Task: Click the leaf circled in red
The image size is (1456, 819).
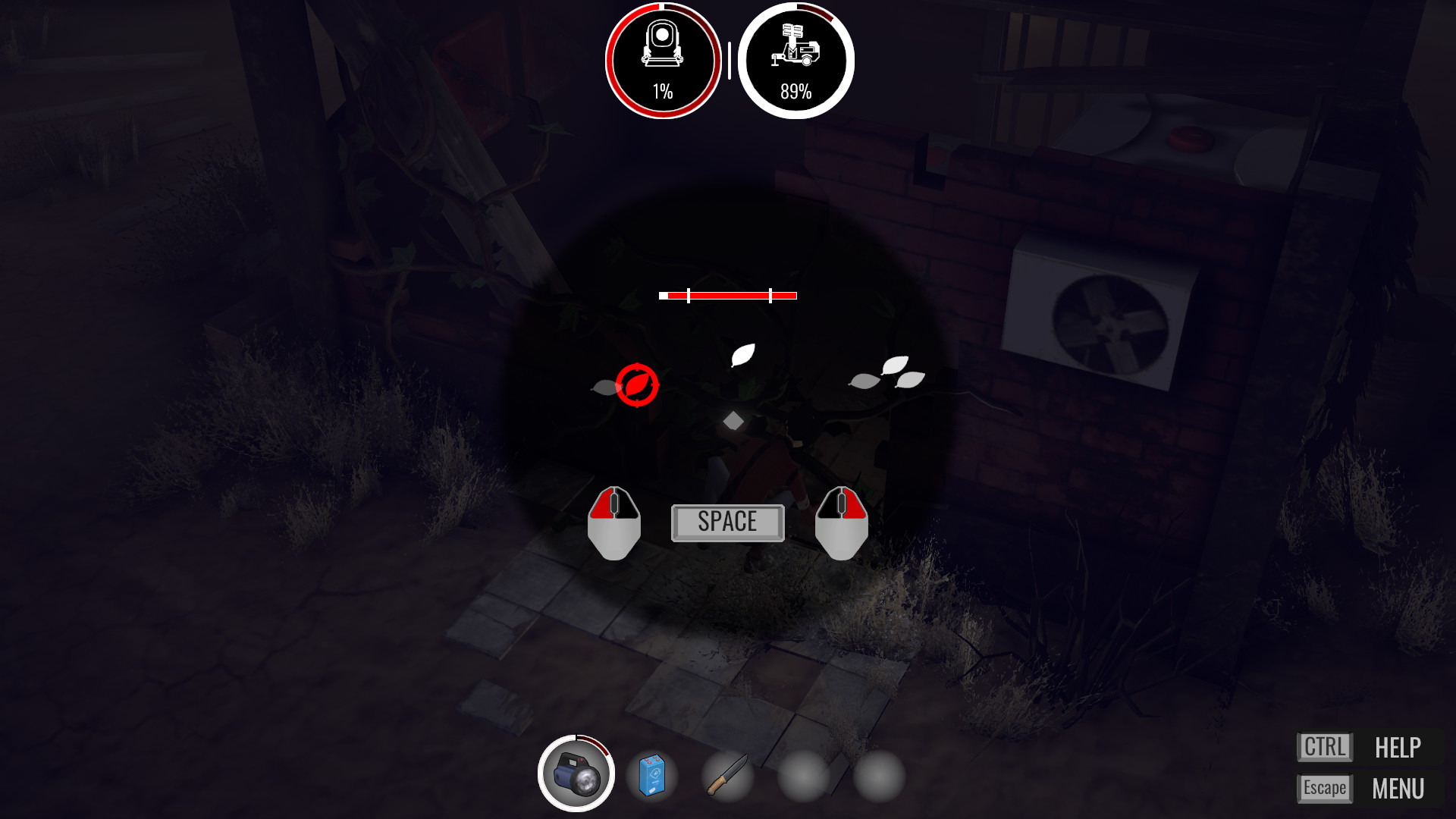Action: click(x=637, y=385)
